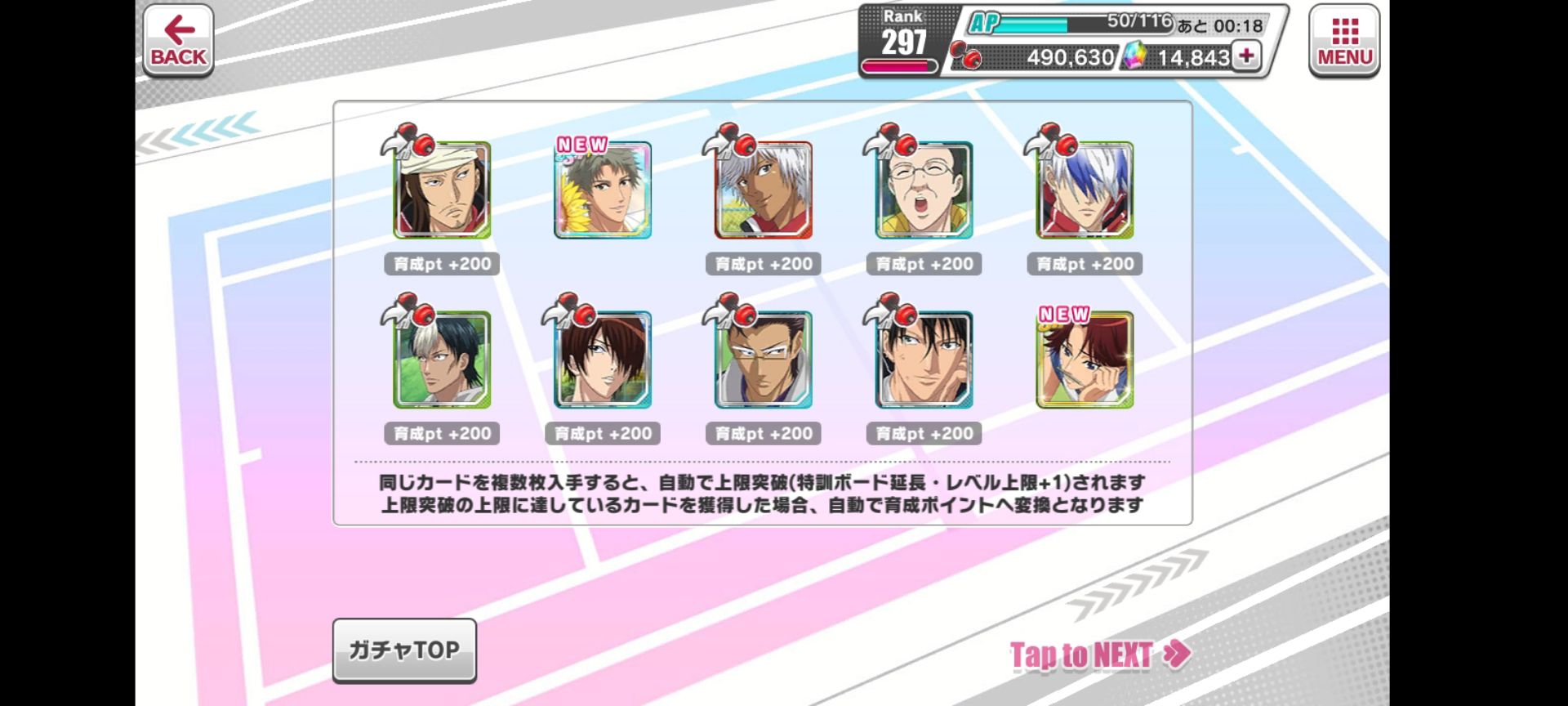Return to ガチャTOP

404,650
